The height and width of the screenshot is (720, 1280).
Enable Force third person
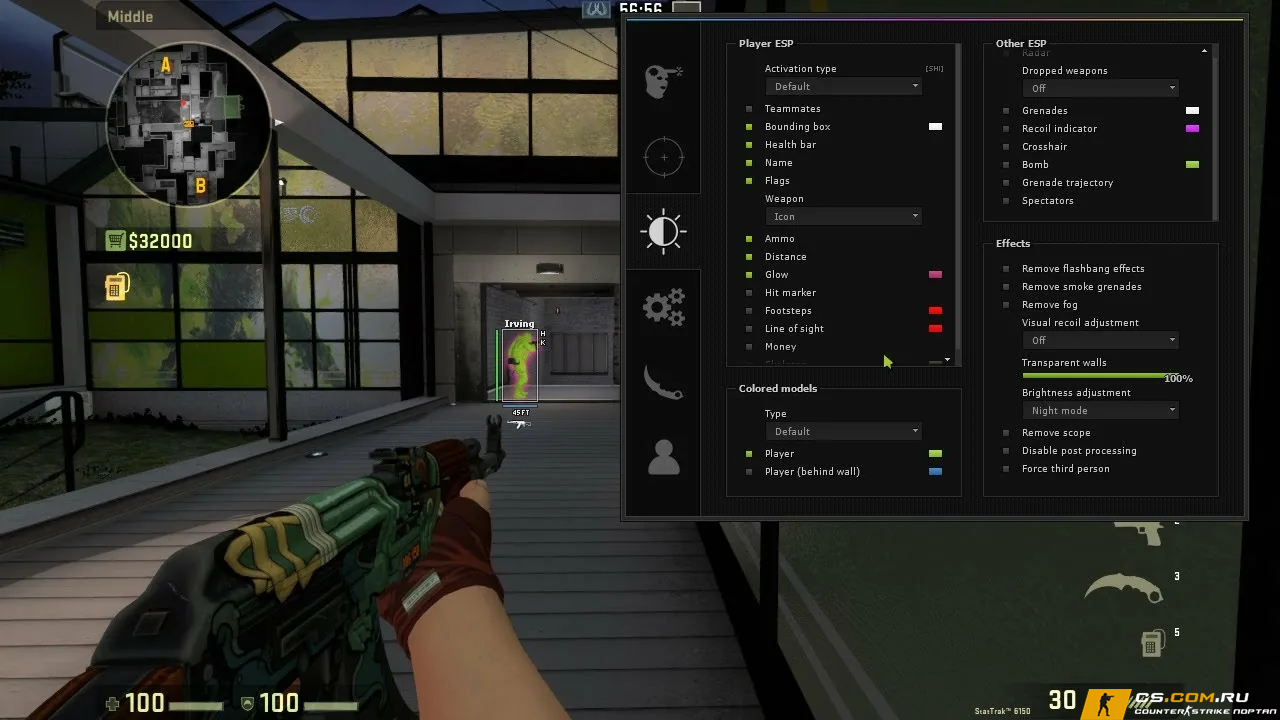coord(1006,469)
